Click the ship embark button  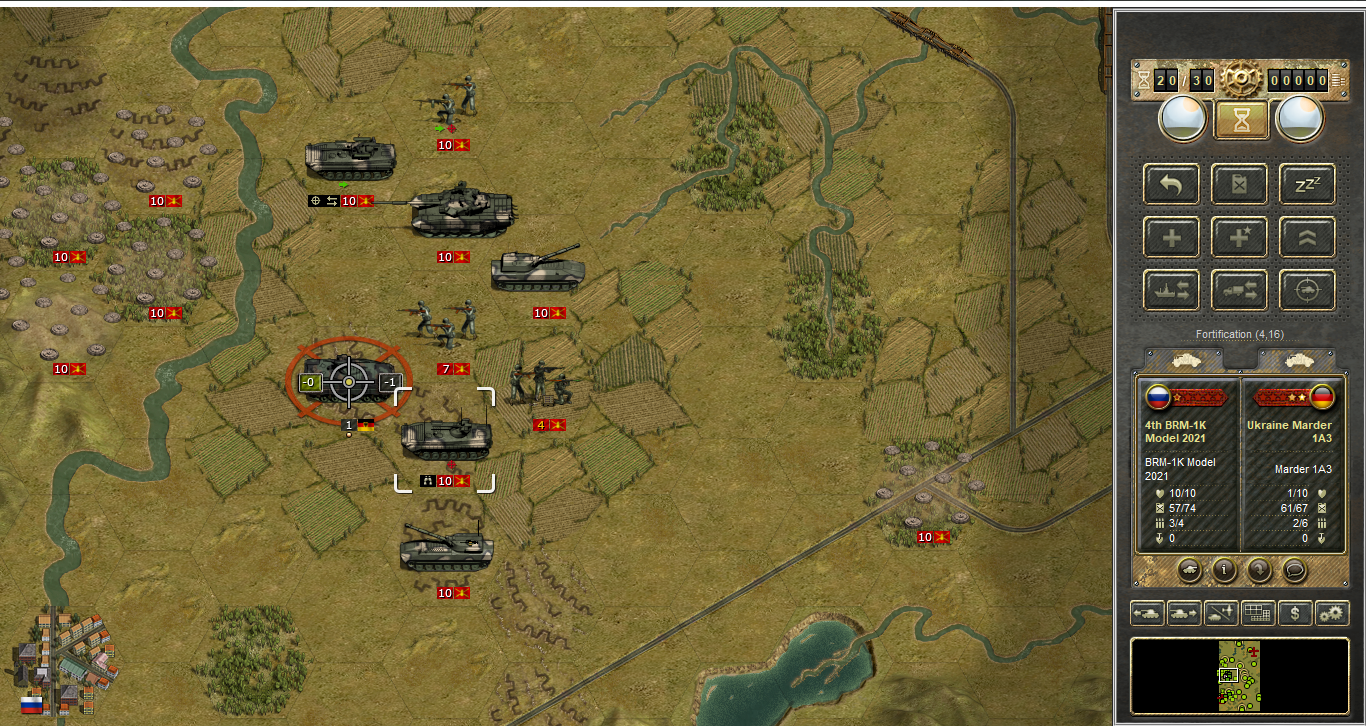click(x=1172, y=290)
